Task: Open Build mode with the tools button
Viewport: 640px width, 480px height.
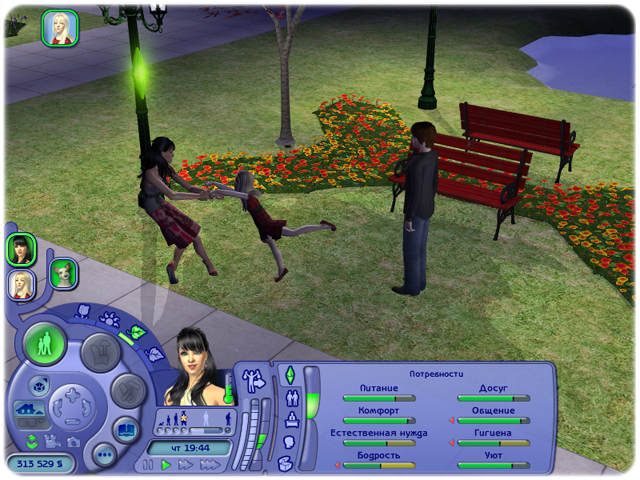Action: click(x=127, y=390)
